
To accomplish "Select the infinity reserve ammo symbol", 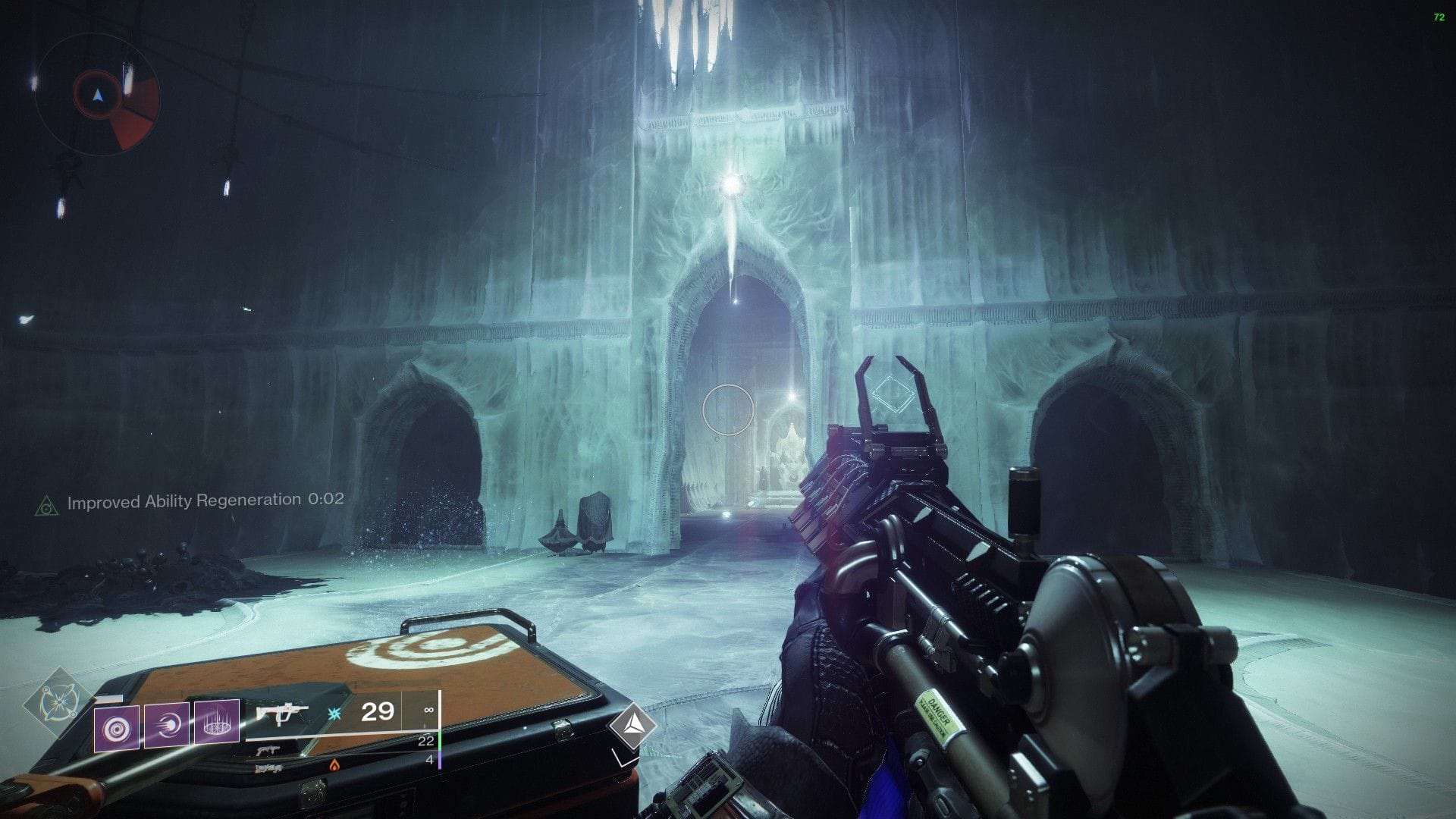I will pyautogui.click(x=428, y=710).
